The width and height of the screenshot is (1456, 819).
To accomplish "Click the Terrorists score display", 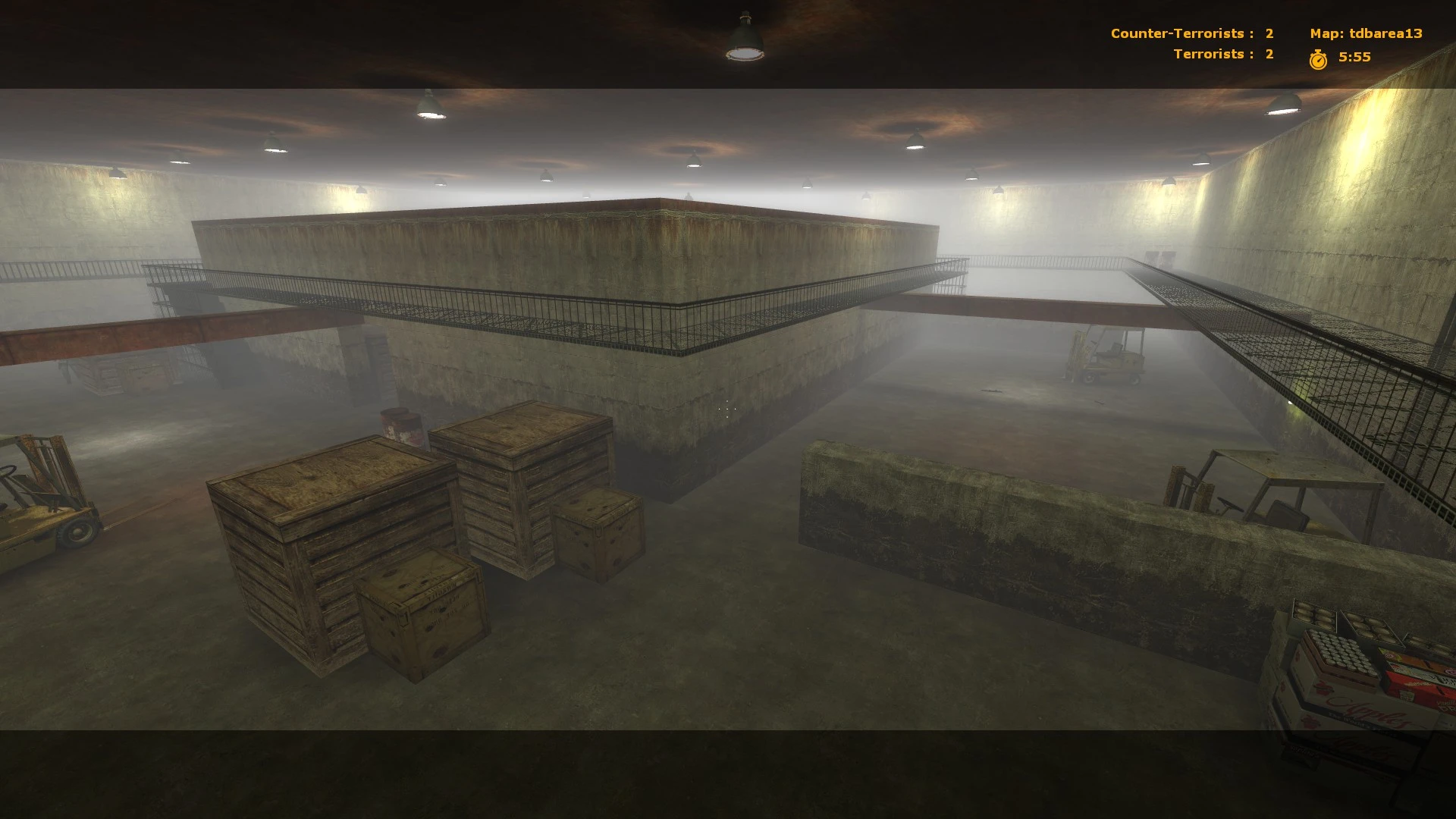I will [1221, 53].
